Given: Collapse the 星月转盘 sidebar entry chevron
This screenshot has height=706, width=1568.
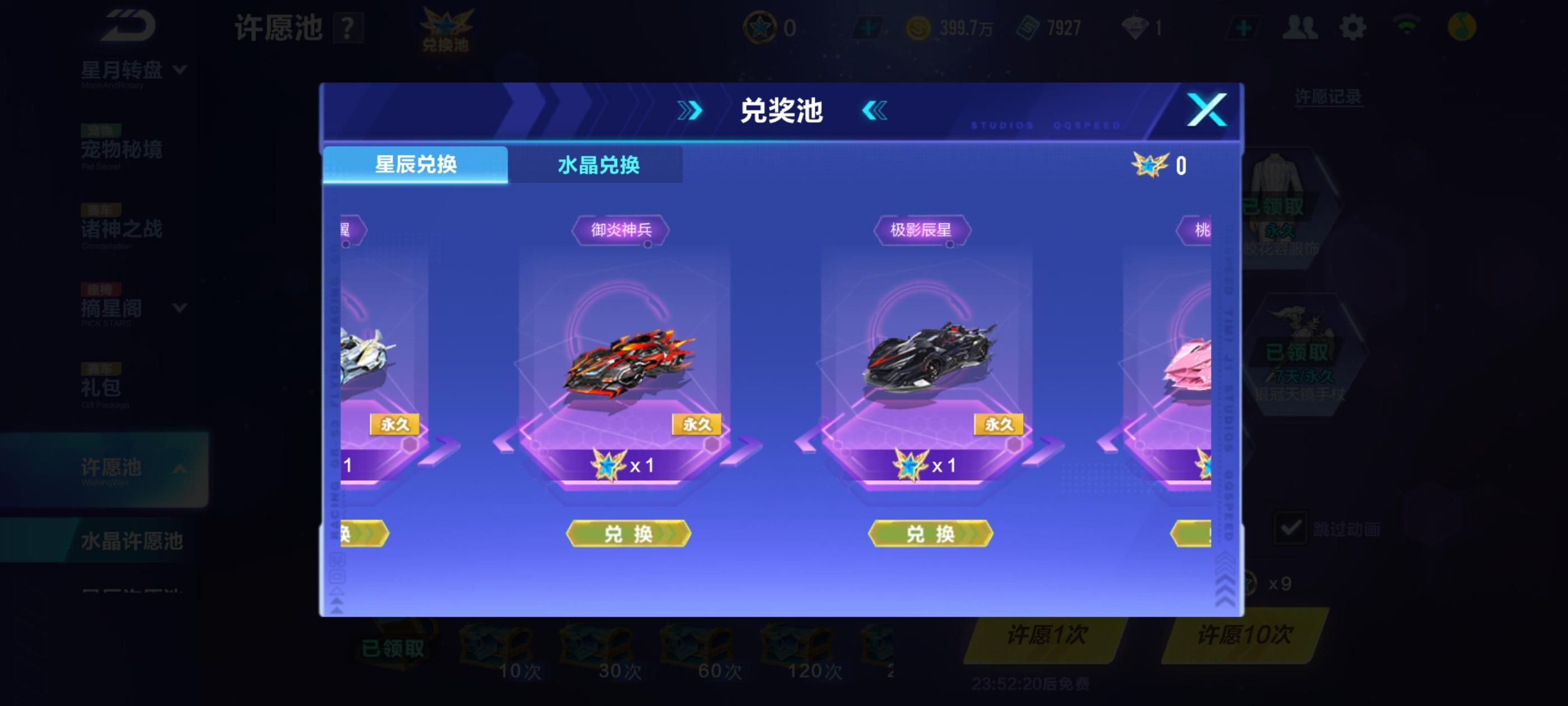Looking at the screenshot, I should [180, 69].
